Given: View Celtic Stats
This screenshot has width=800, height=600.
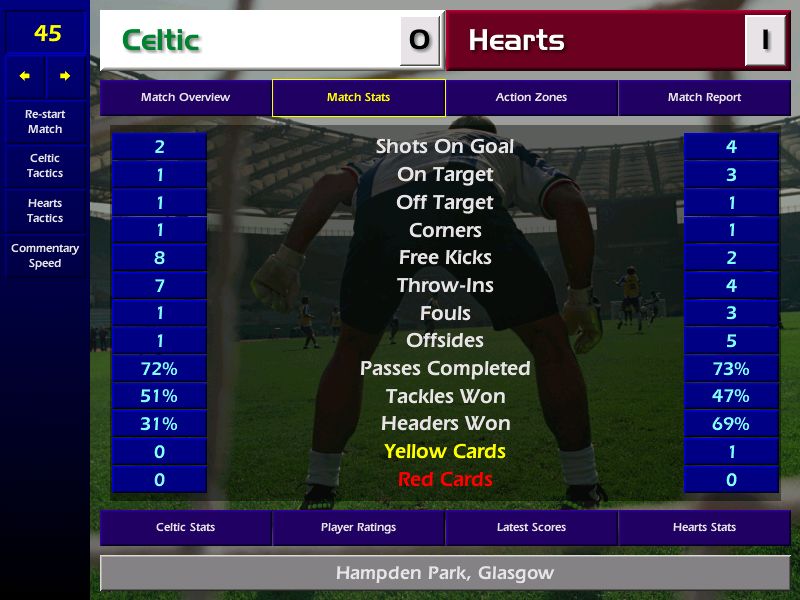Looking at the screenshot, I should pyautogui.click(x=185, y=527).
